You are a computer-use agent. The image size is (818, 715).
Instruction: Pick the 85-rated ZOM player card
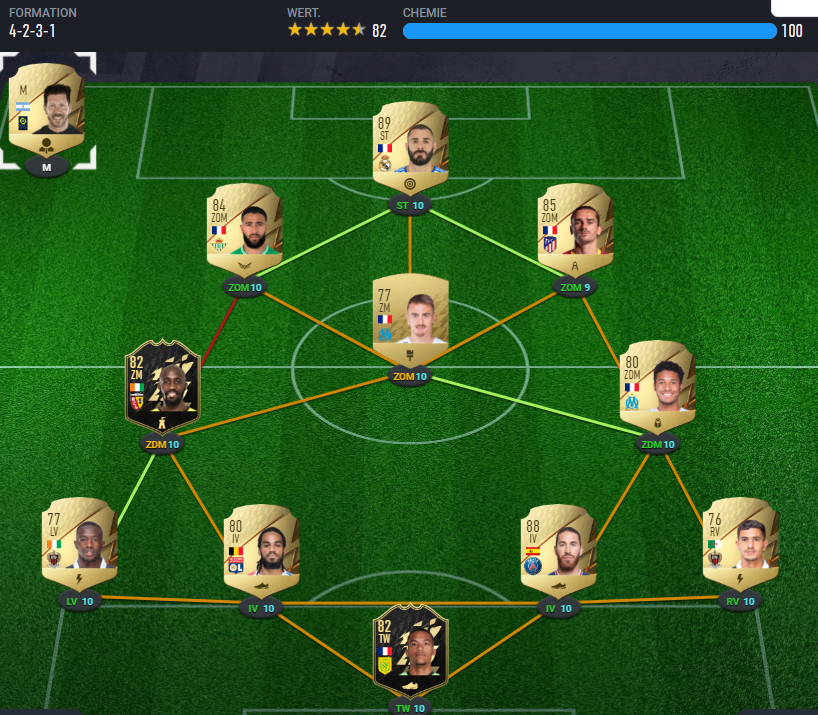(x=575, y=230)
